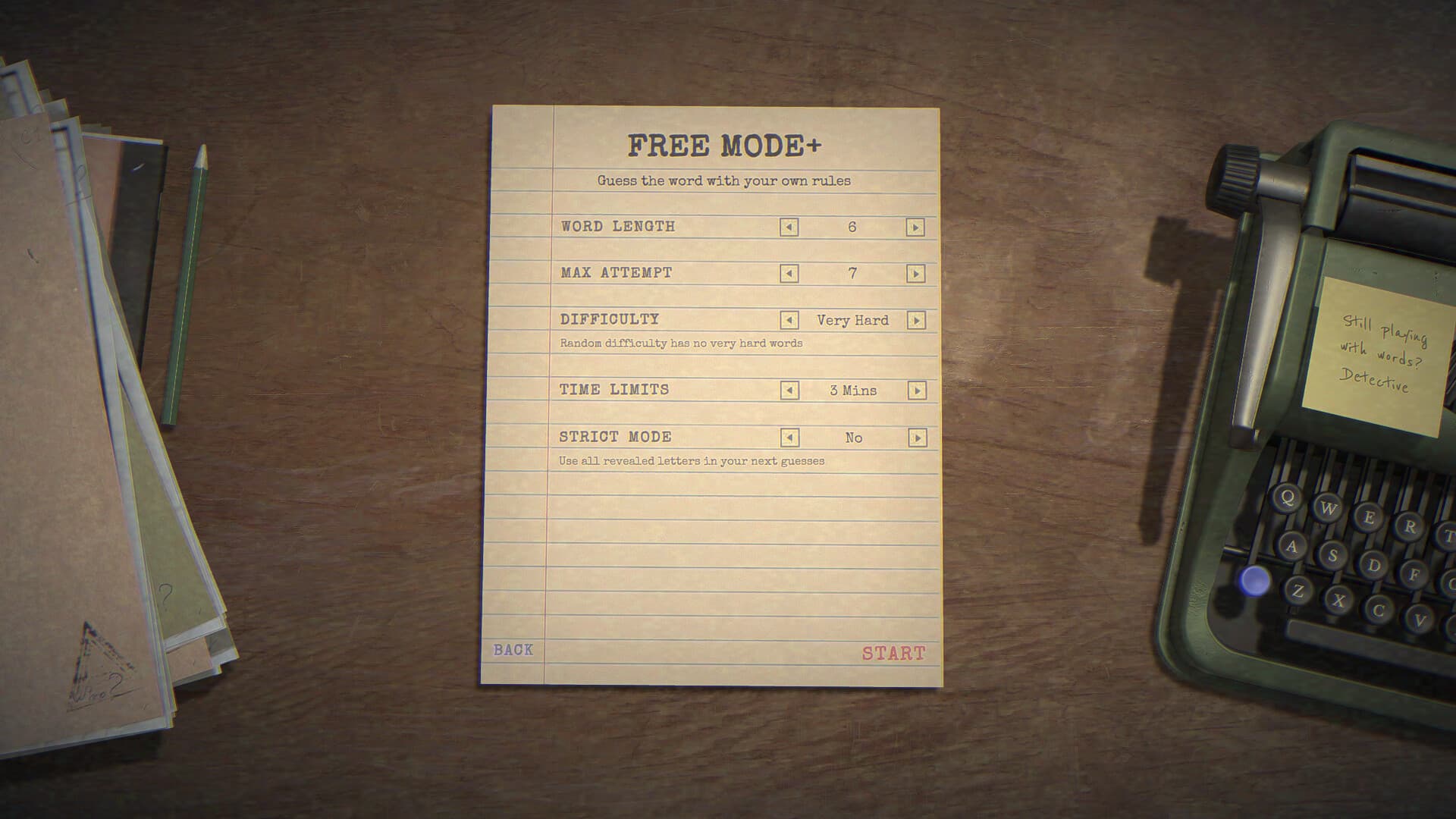Toggle the Strict Mode 'No' value
The height and width of the screenshot is (819, 1456).
(853, 438)
